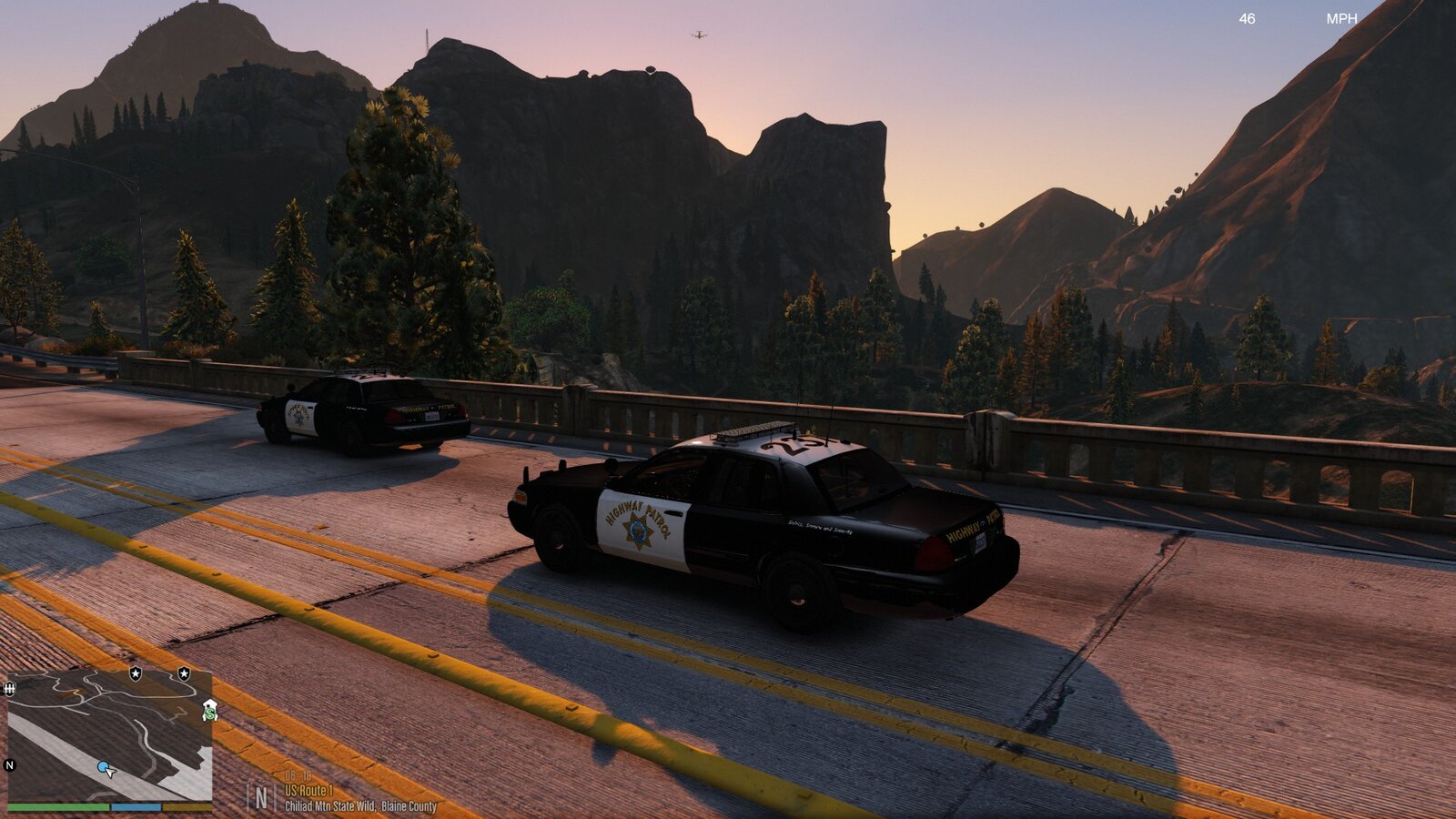Select the jail bars blip on minimap
This screenshot has width=1456, height=819.
click(10, 689)
